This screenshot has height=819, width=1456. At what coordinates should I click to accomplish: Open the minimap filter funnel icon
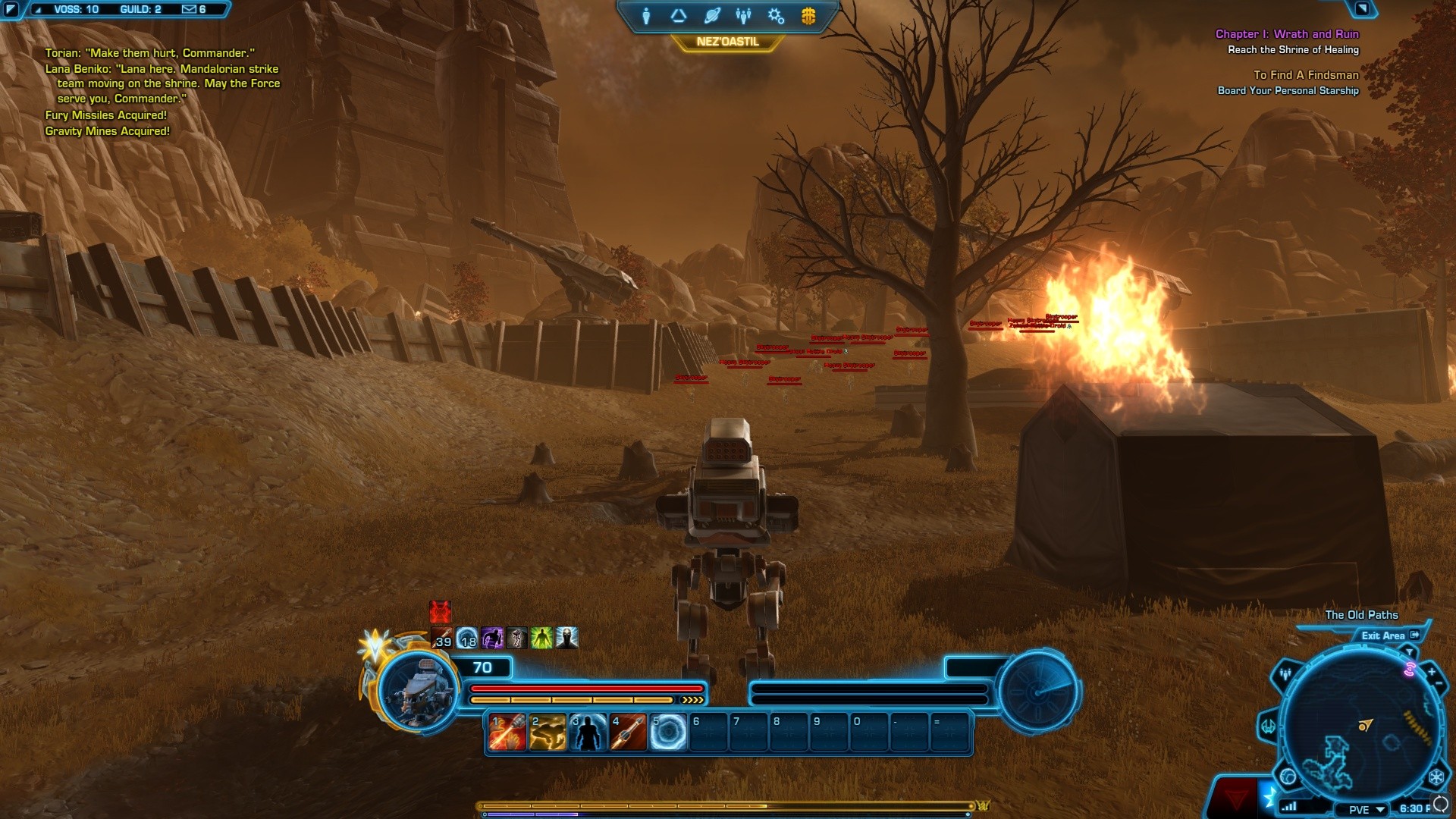1409,652
